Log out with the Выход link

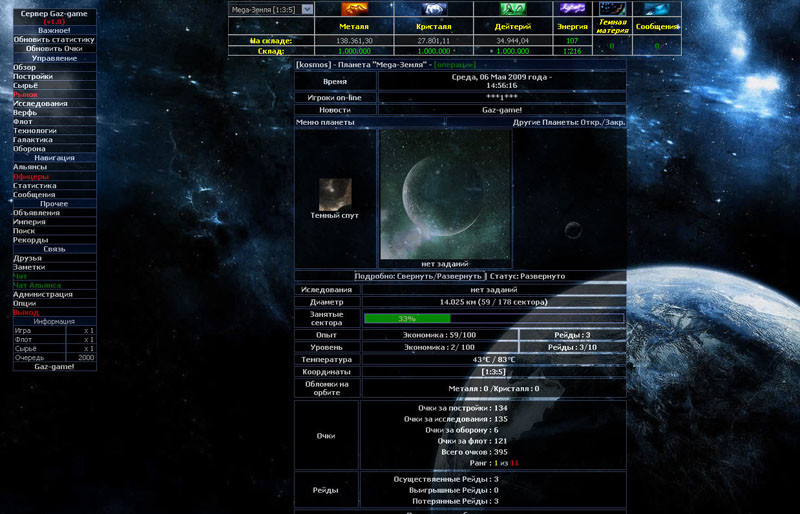click(26, 312)
